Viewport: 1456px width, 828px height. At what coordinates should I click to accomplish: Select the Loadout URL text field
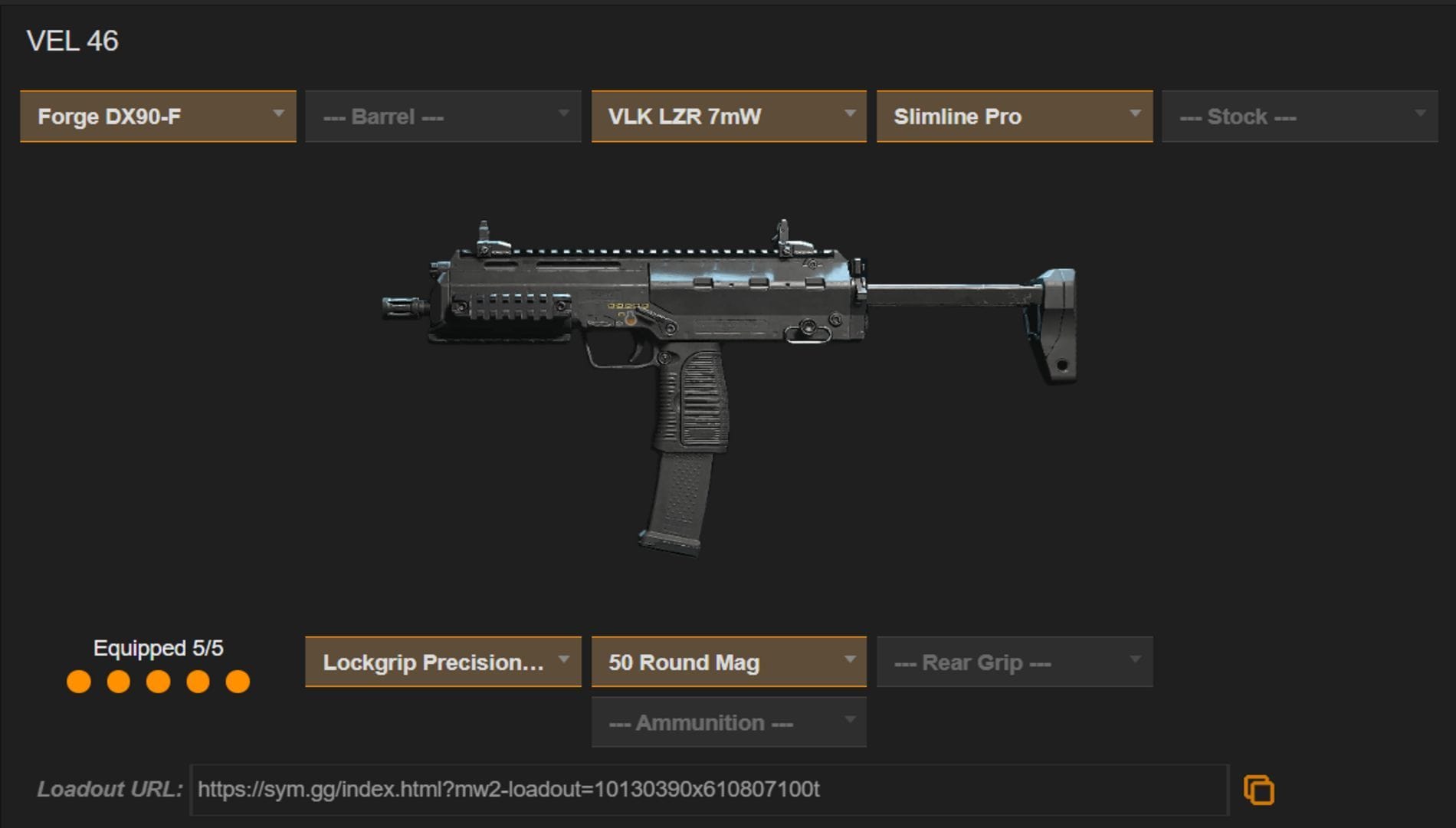713,789
